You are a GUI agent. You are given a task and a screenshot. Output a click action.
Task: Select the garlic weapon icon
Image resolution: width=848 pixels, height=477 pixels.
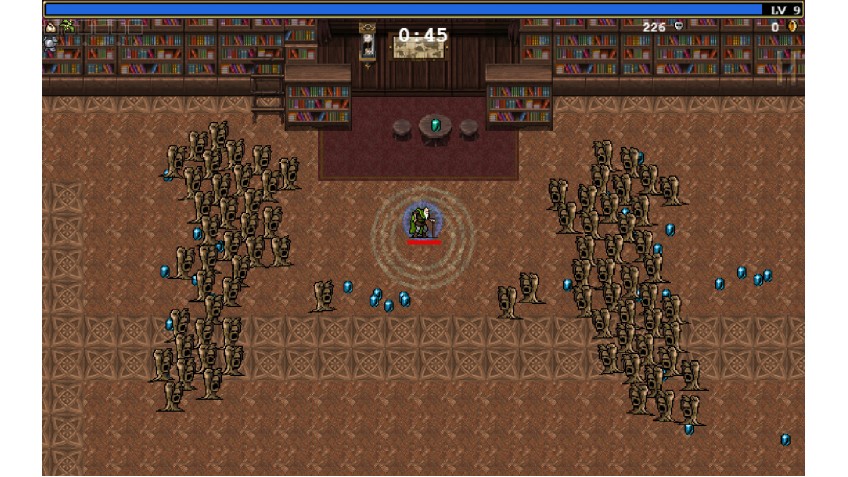coord(51,27)
